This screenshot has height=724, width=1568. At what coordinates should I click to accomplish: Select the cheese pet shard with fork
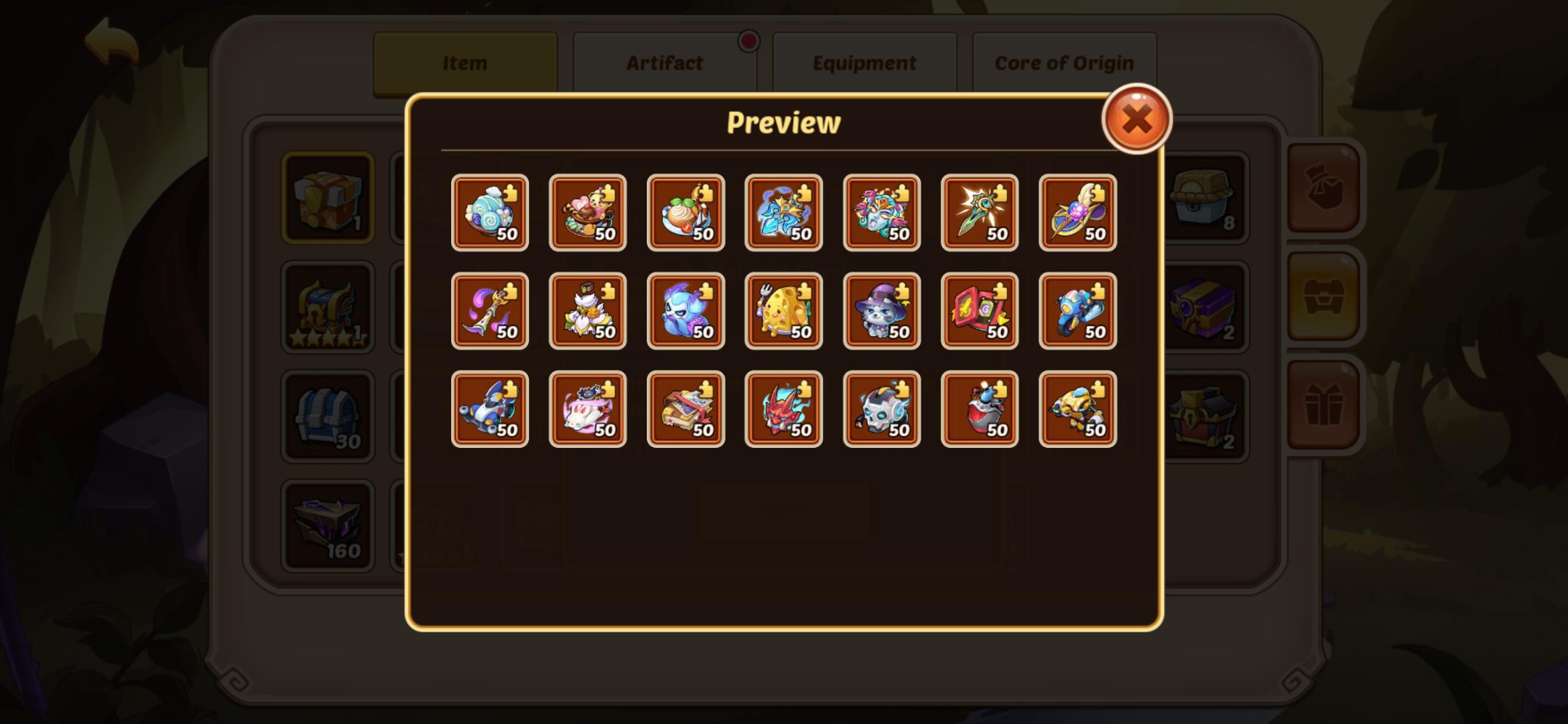[x=783, y=310]
